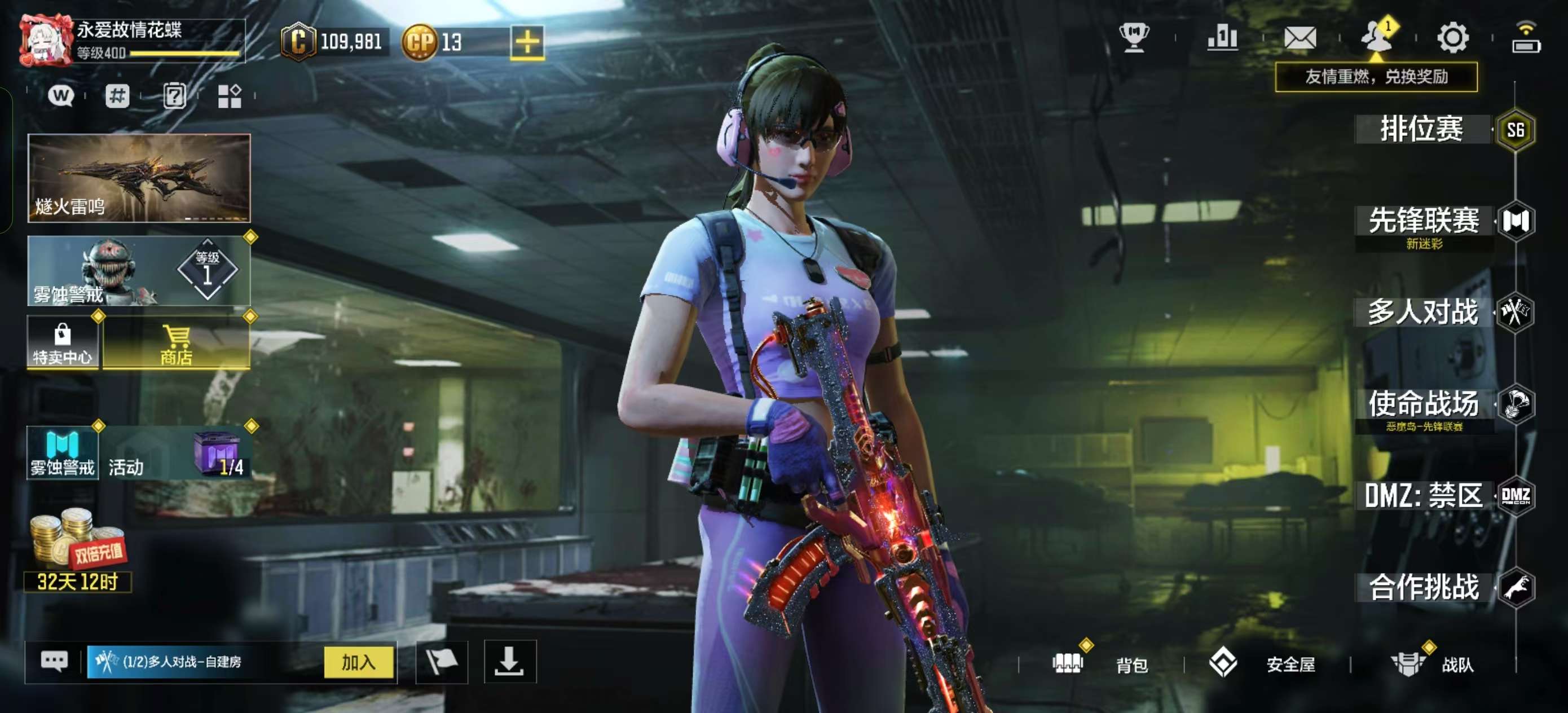Open the mail envelope inbox

1300,38
